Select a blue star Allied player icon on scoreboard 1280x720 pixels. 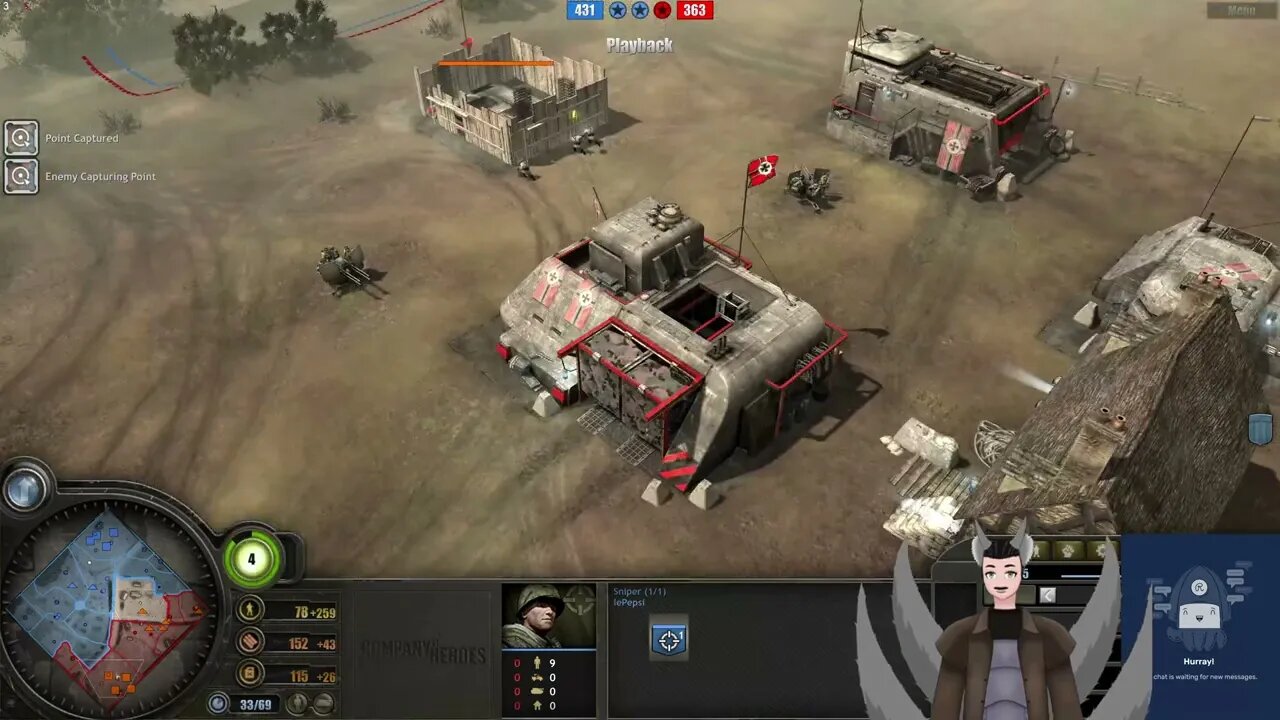click(x=619, y=12)
